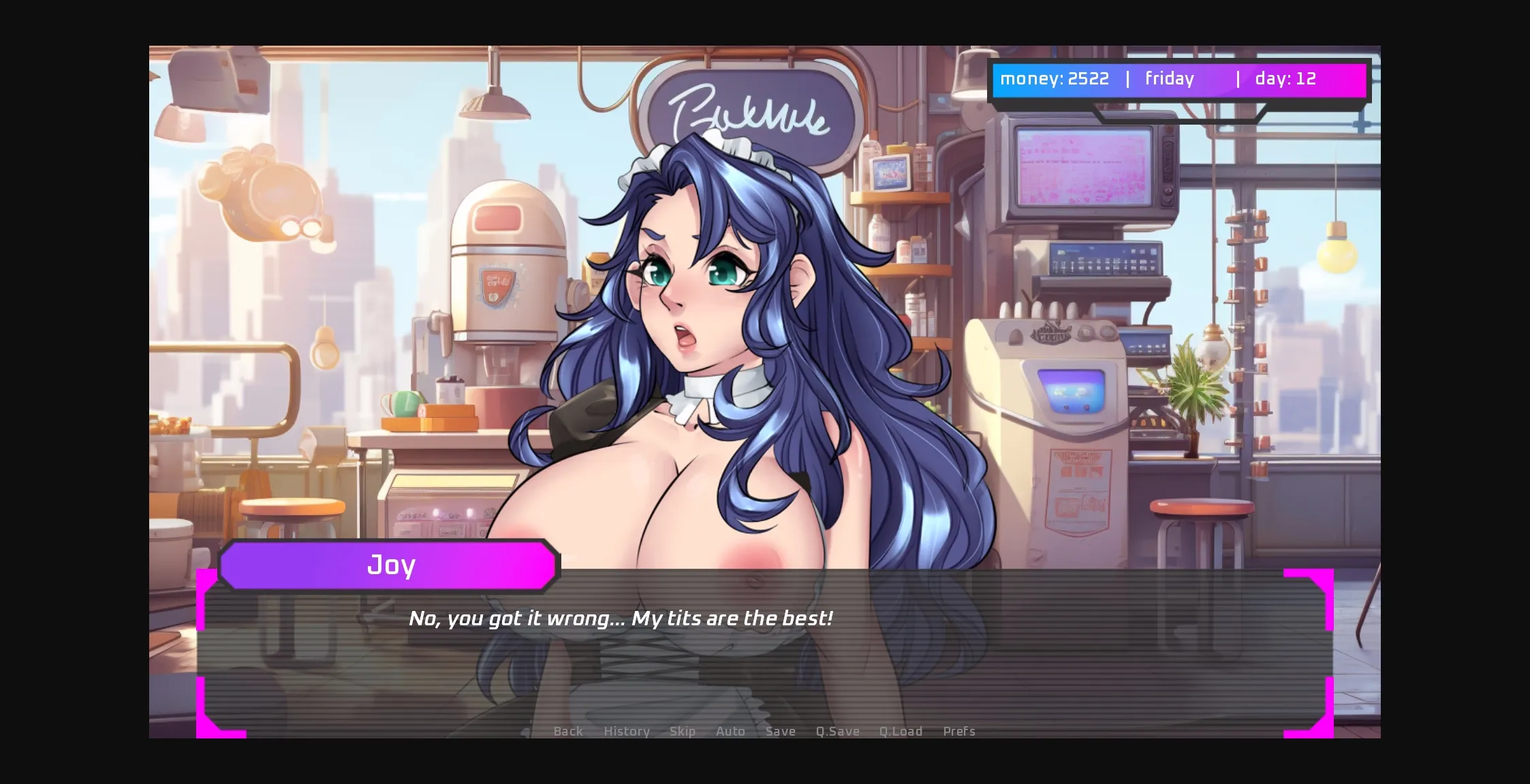
Task: Perform a Quick Save with Q.Save
Action: click(837, 731)
